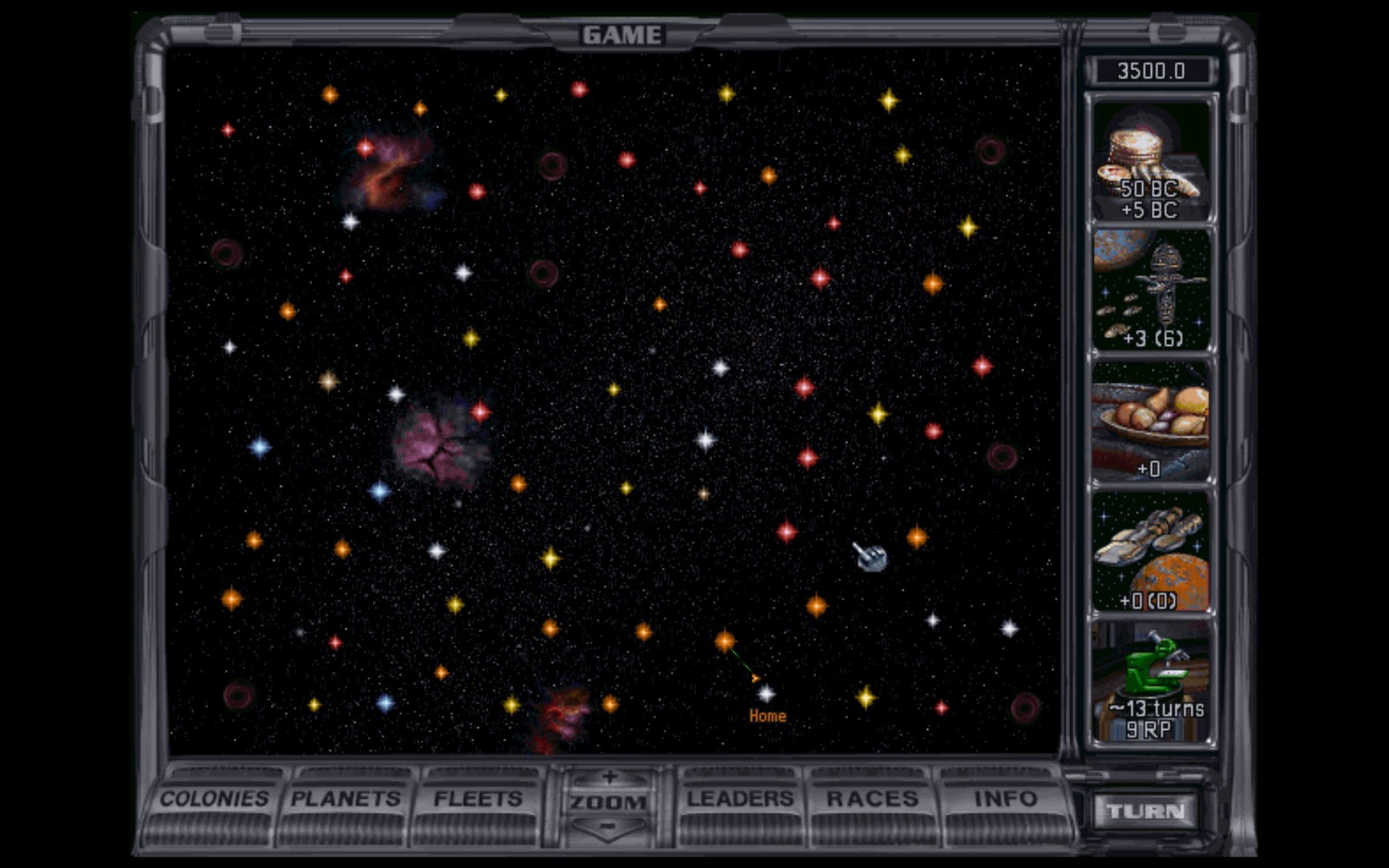Image resolution: width=1389 pixels, height=868 pixels.
Task: Open the treasury showing -50 BC
Action: (1150, 156)
